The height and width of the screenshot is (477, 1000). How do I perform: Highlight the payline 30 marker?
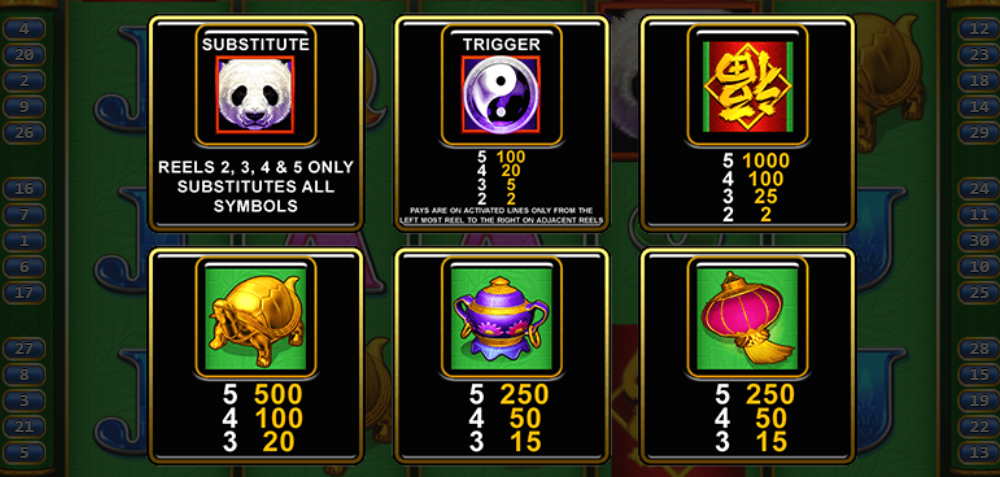coord(974,241)
